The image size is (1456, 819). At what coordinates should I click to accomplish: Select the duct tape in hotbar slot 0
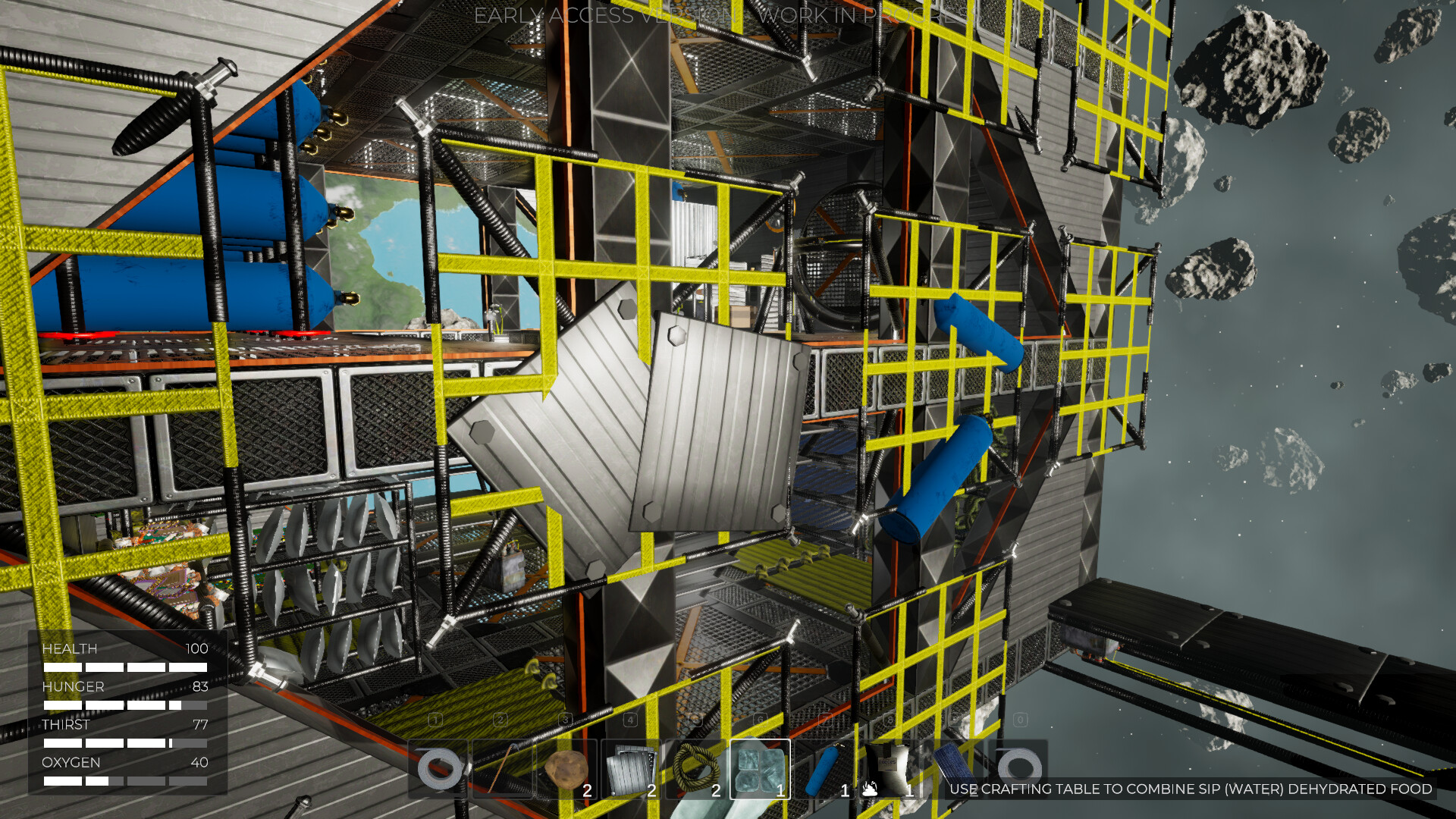[x=1018, y=769]
